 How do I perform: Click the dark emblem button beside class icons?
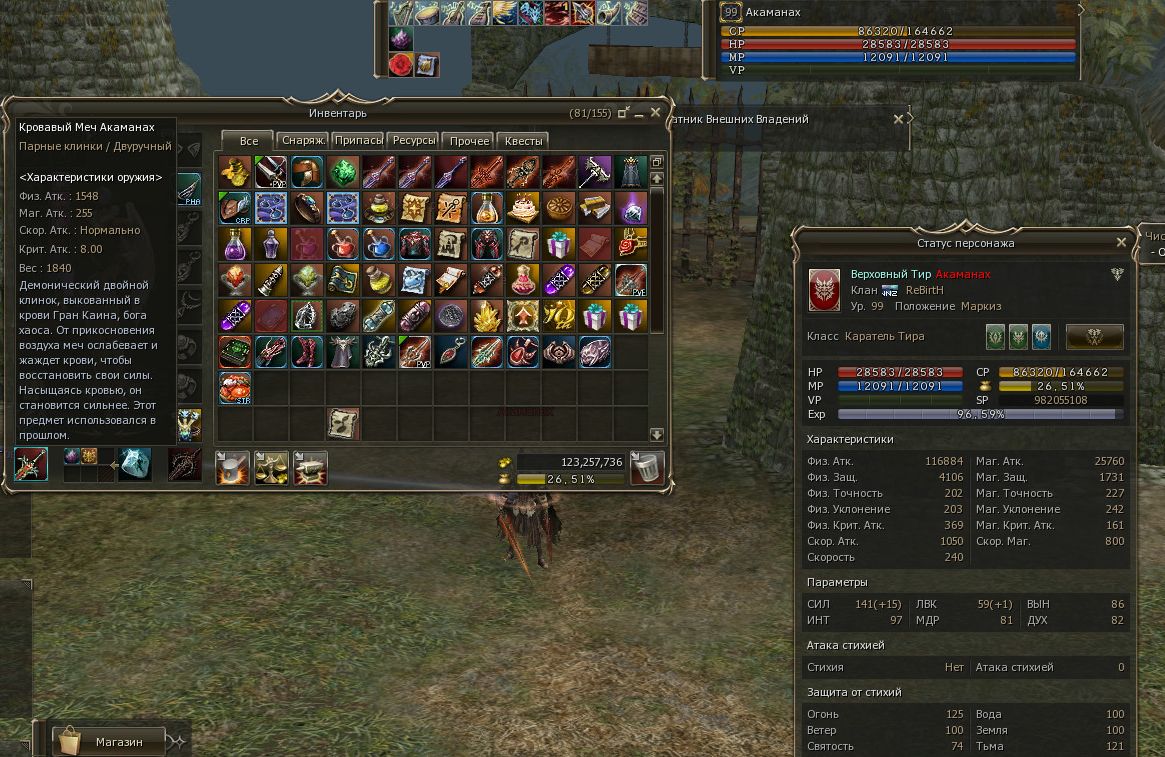pyautogui.click(x=1094, y=336)
